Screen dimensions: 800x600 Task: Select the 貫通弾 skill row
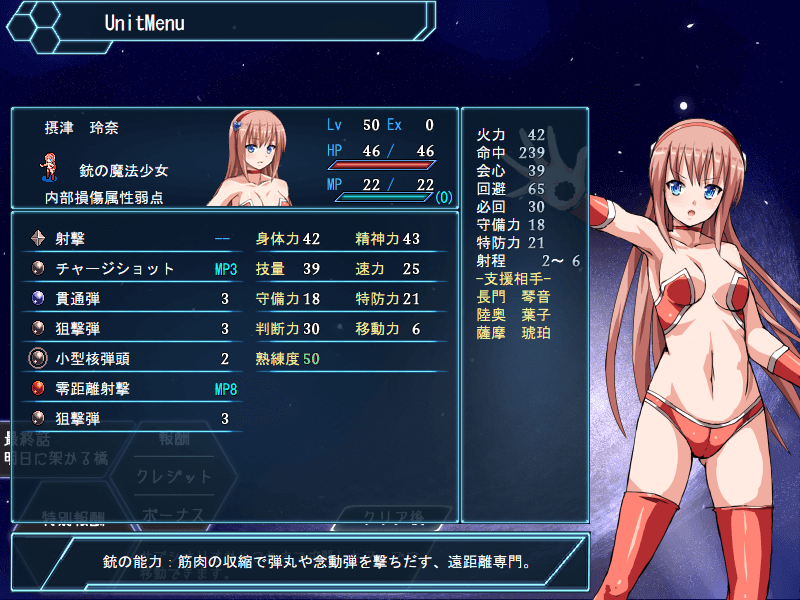[130, 299]
